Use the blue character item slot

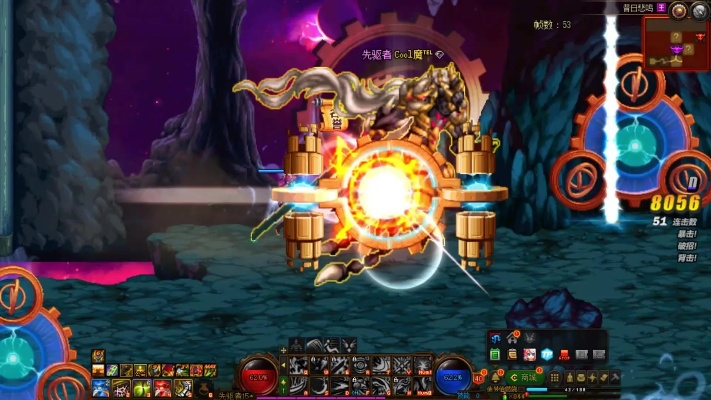[100, 387]
